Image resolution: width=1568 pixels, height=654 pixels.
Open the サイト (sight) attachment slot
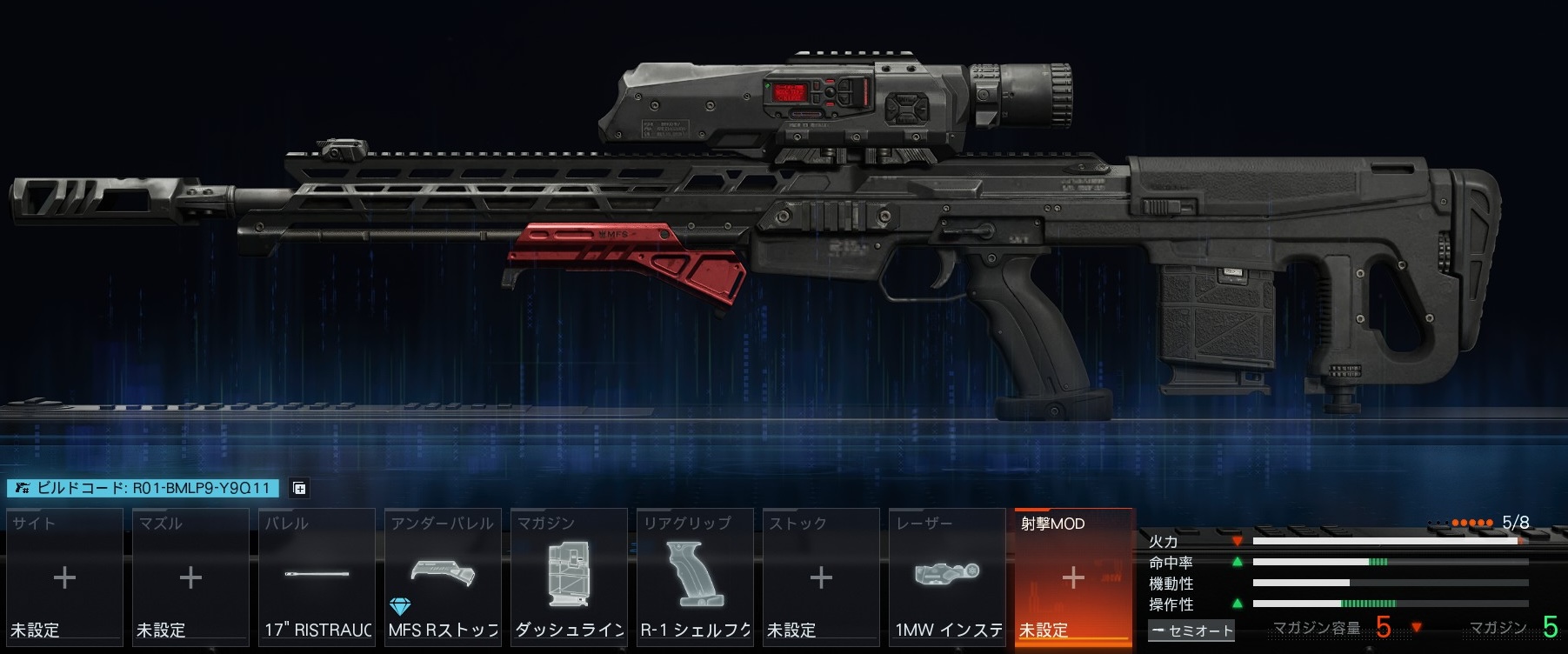(x=64, y=577)
